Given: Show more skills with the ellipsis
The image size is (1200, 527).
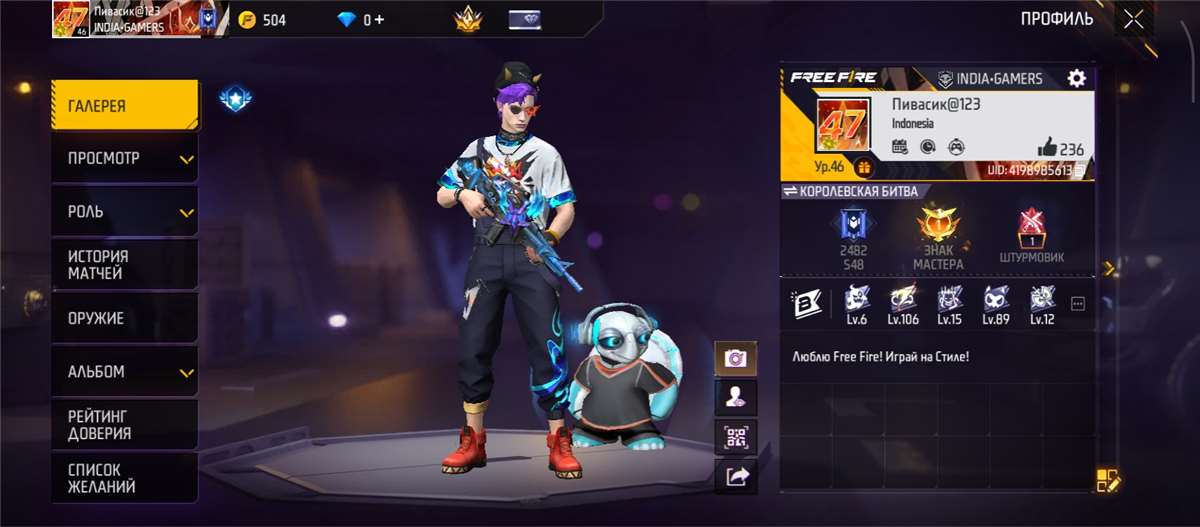Looking at the screenshot, I should pyautogui.click(x=1077, y=304).
